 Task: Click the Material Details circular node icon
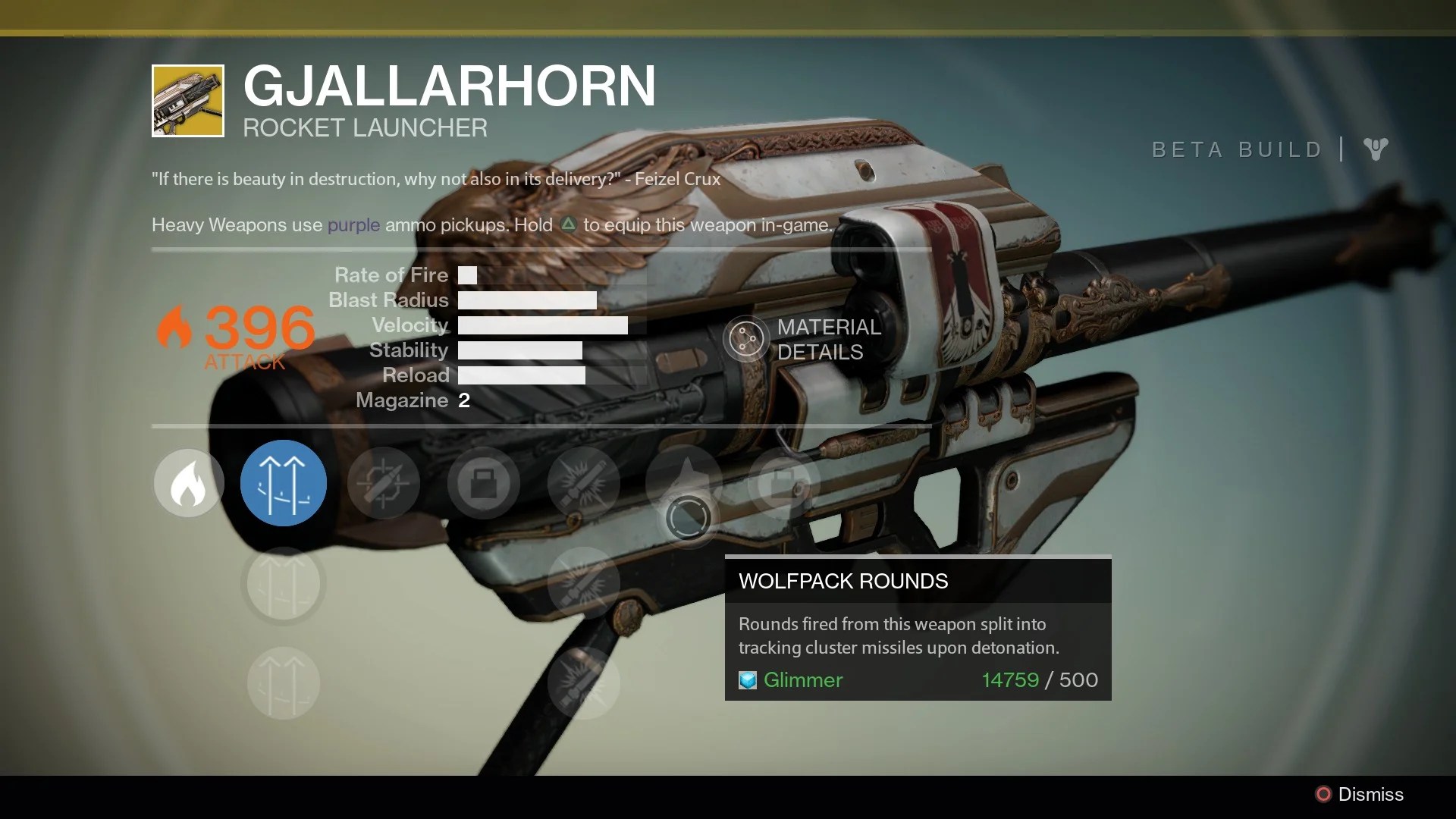click(x=747, y=339)
